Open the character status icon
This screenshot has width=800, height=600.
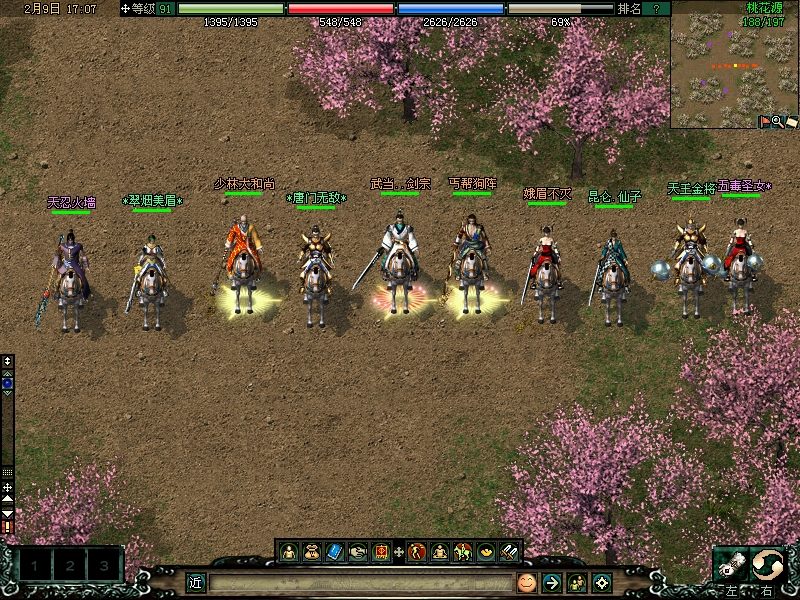click(x=289, y=551)
